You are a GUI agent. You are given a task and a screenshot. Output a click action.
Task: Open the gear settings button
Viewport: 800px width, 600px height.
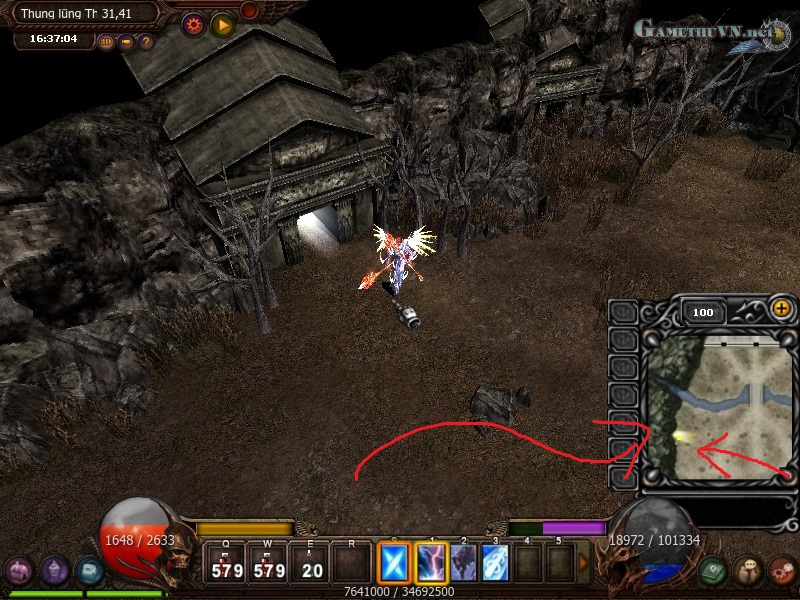point(193,24)
